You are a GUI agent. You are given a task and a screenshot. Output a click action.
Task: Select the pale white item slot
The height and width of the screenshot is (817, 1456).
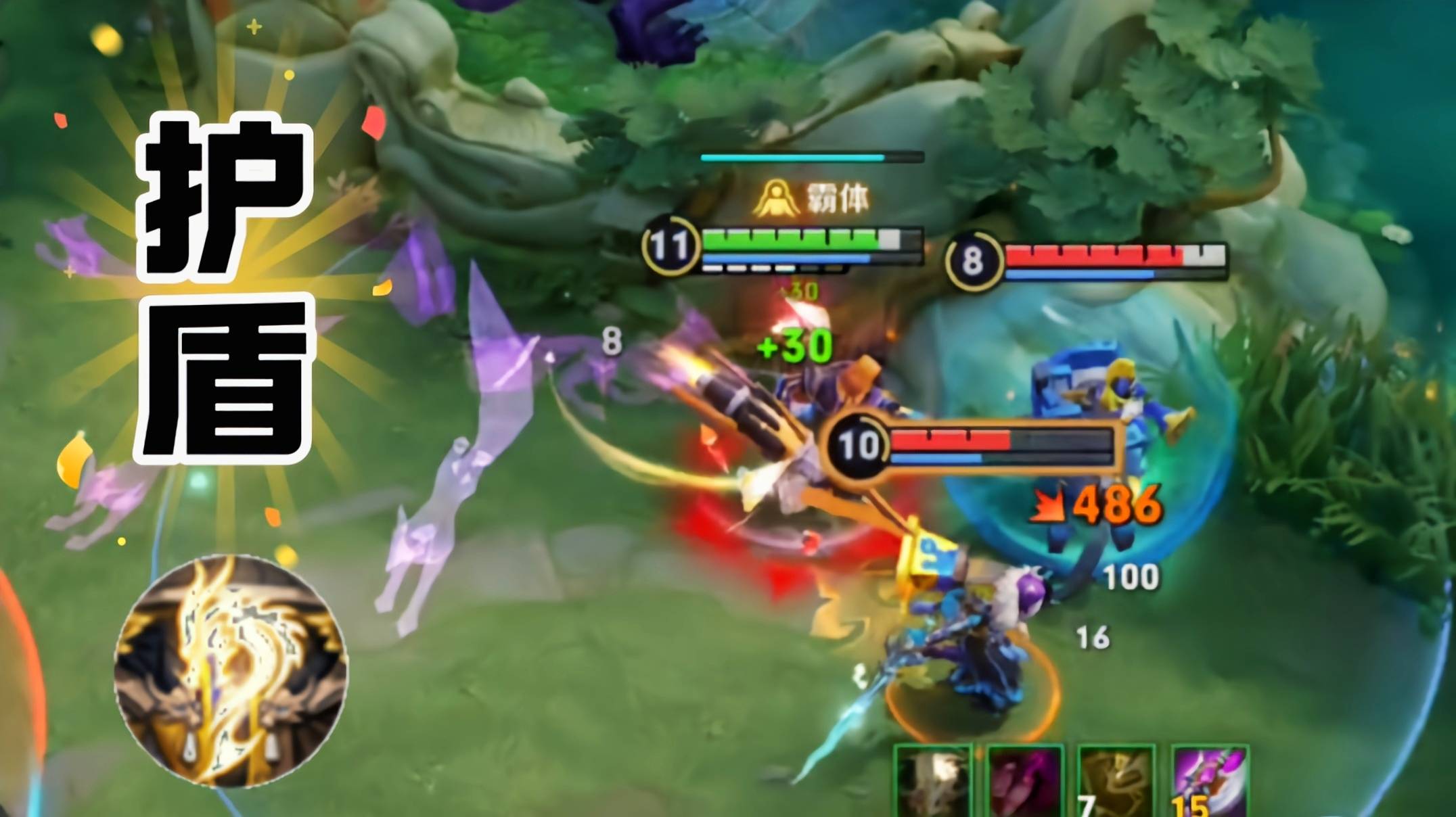(932, 783)
